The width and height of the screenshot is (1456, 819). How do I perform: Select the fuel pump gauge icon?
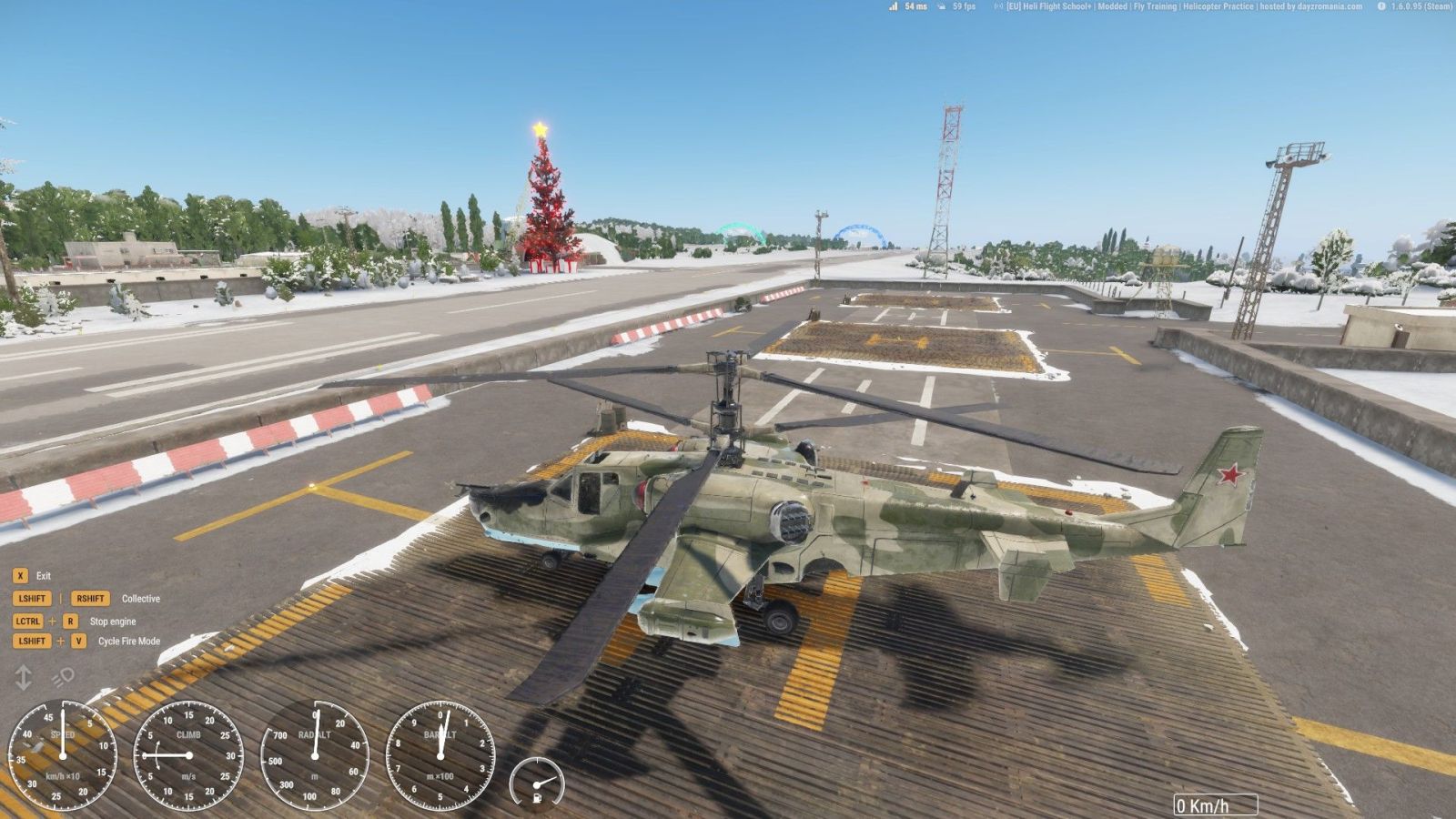[x=537, y=783]
